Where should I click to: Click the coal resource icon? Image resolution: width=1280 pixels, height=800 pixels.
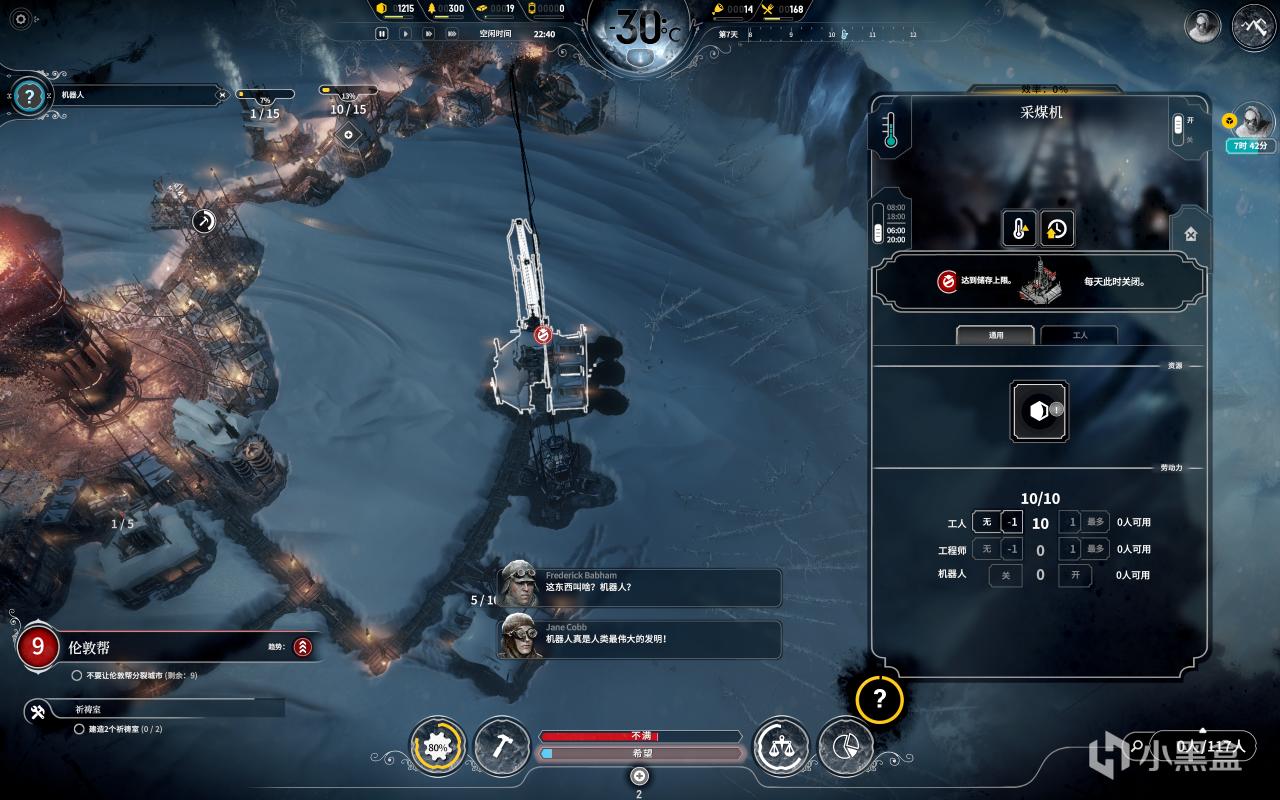(1039, 411)
